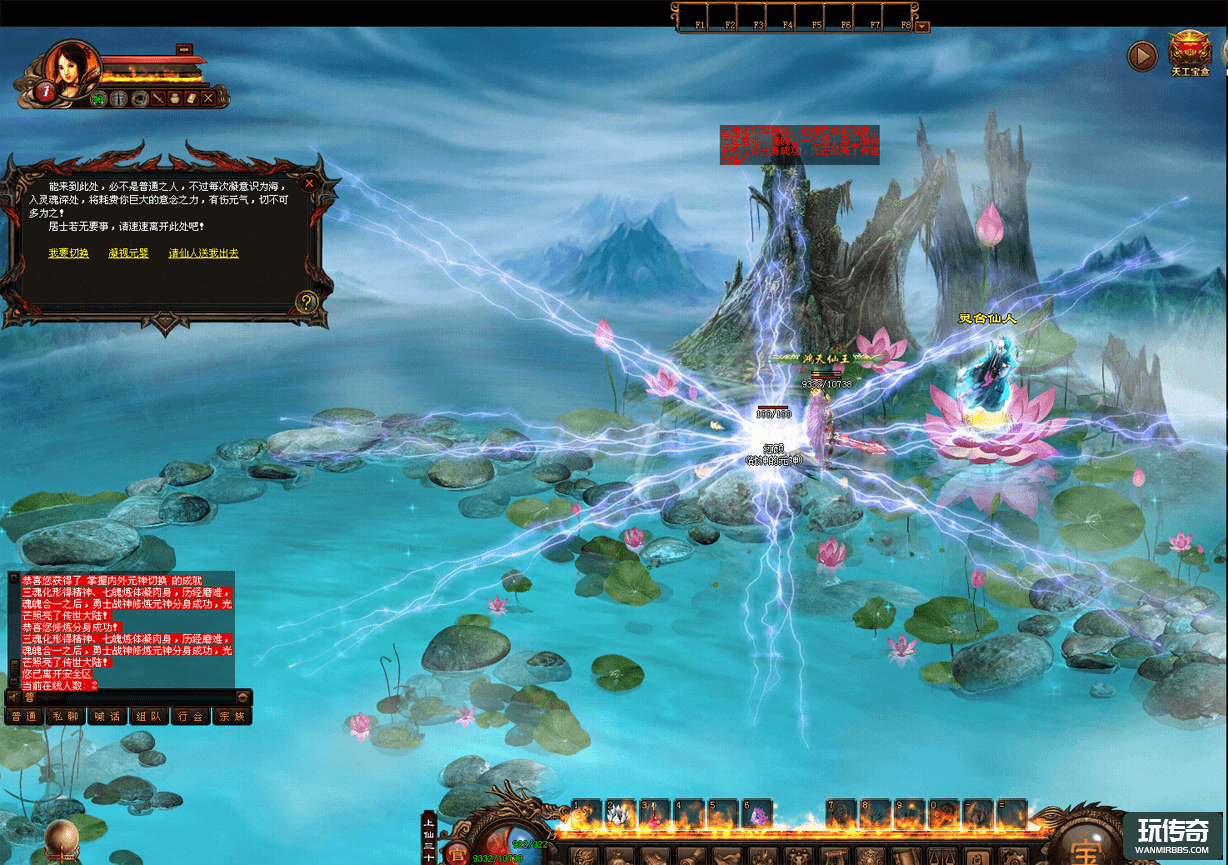This screenshot has width=1228, height=865.
Task: Switch to the 组队 team channel
Action: pos(149,716)
